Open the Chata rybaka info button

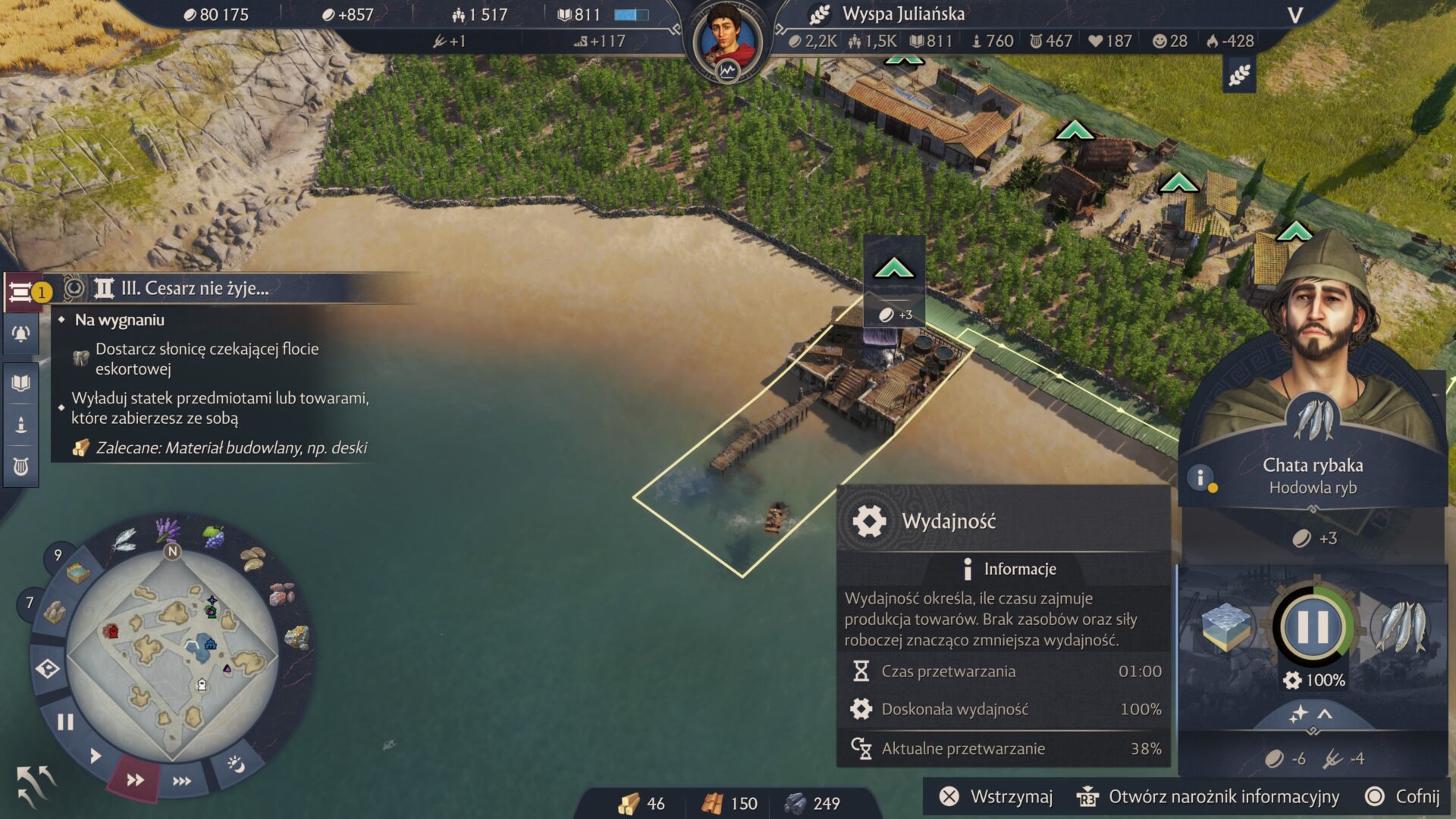1200,478
